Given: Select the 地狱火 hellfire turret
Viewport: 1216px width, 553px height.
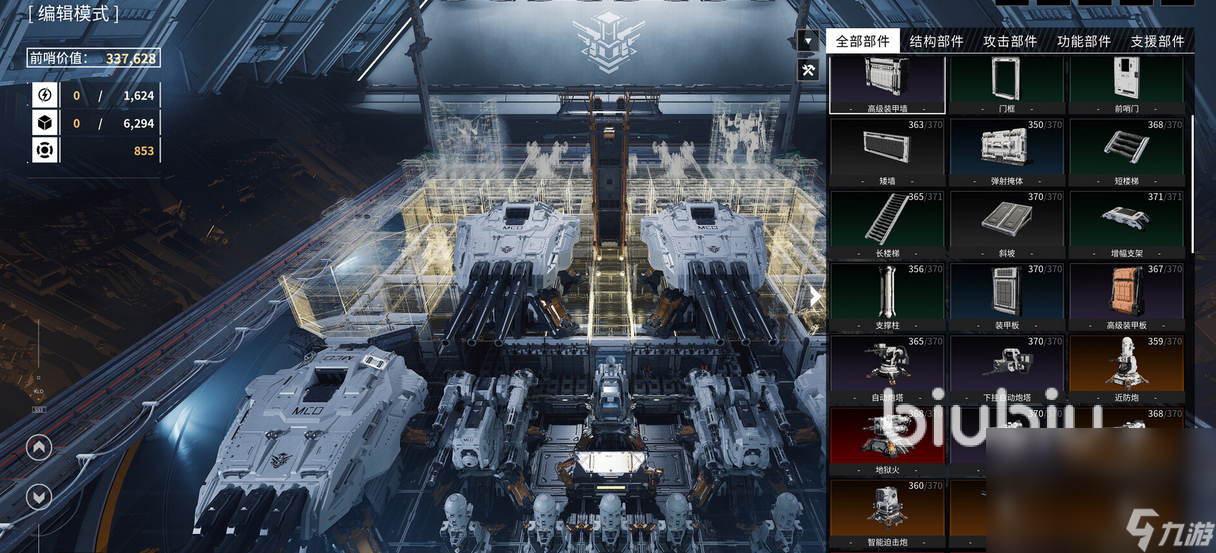Looking at the screenshot, I should 886,440.
